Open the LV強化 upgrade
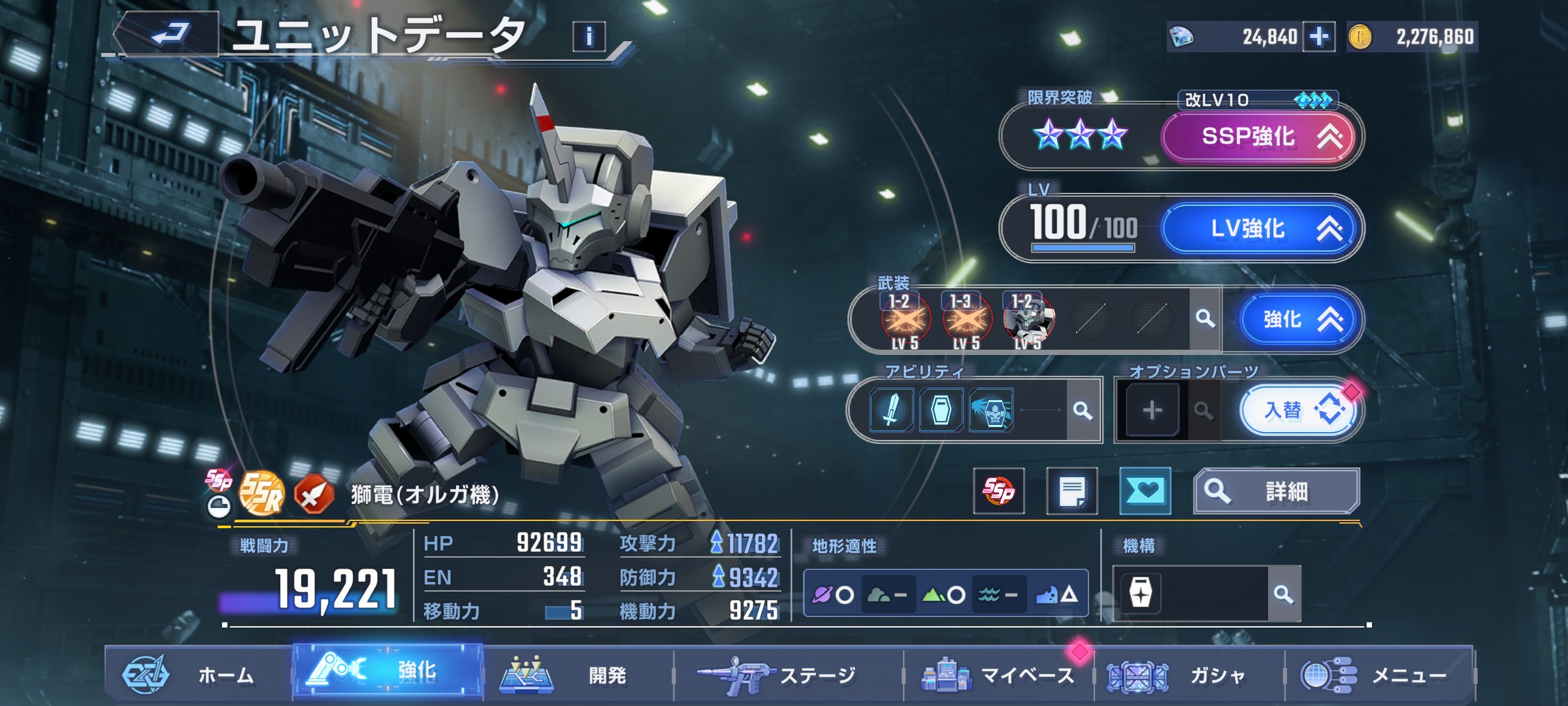This screenshot has height=706, width=1568. point(1258,228)
